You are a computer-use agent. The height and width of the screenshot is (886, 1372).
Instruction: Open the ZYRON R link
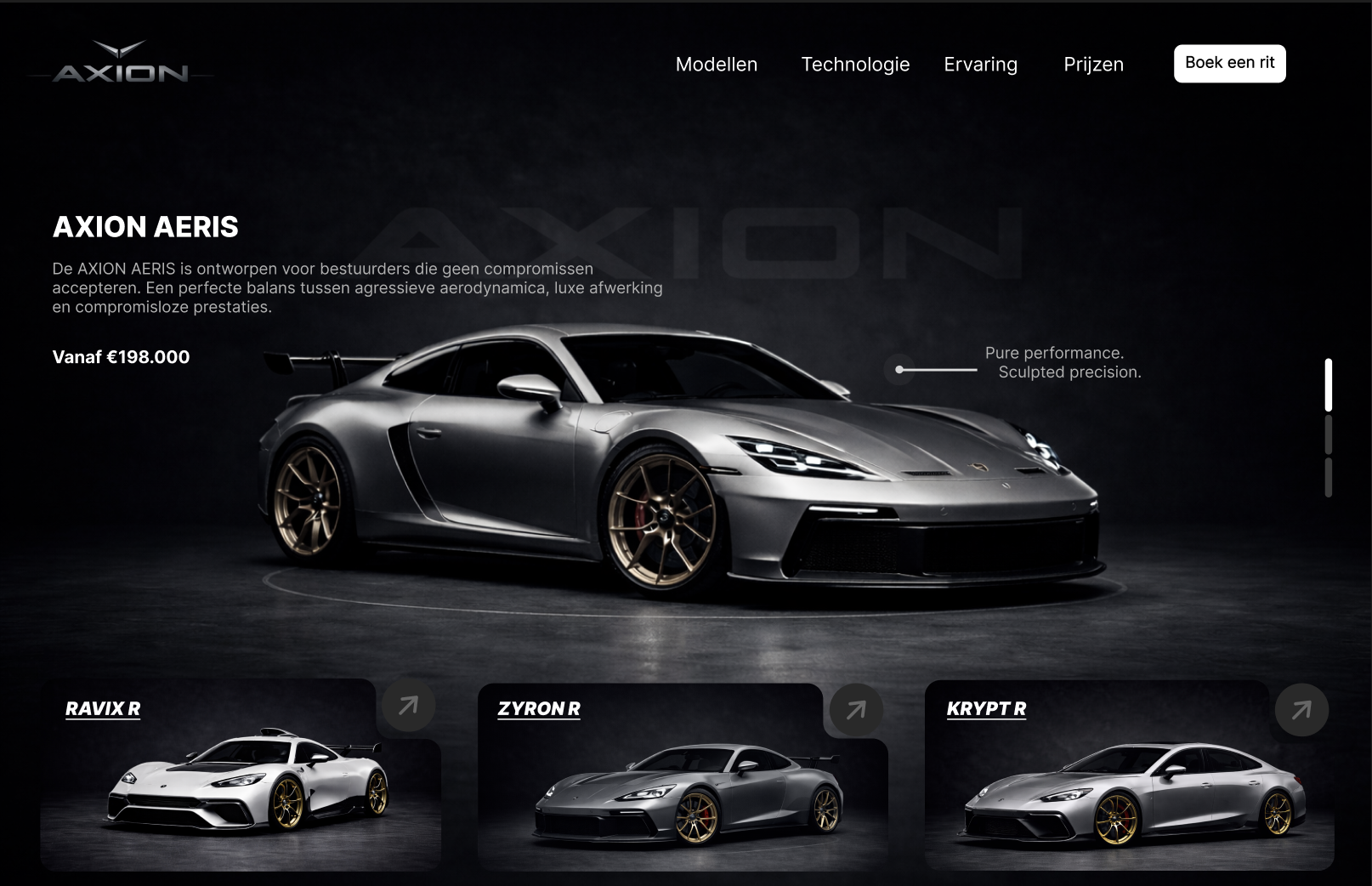(x=539, y=708)
